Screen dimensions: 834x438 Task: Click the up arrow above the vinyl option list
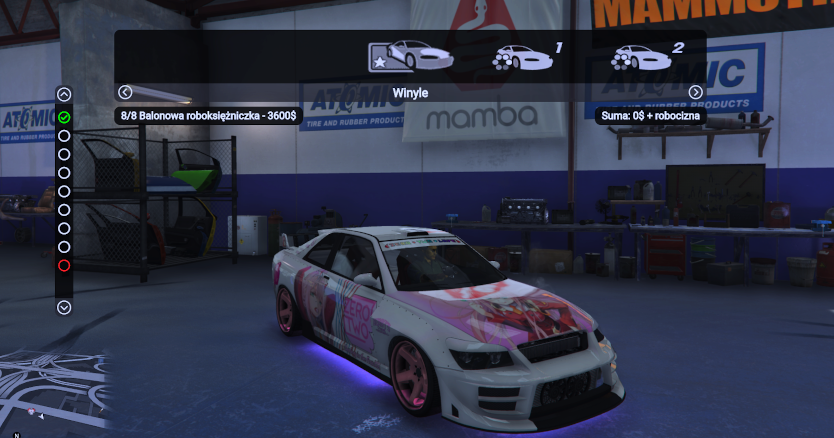64,95
